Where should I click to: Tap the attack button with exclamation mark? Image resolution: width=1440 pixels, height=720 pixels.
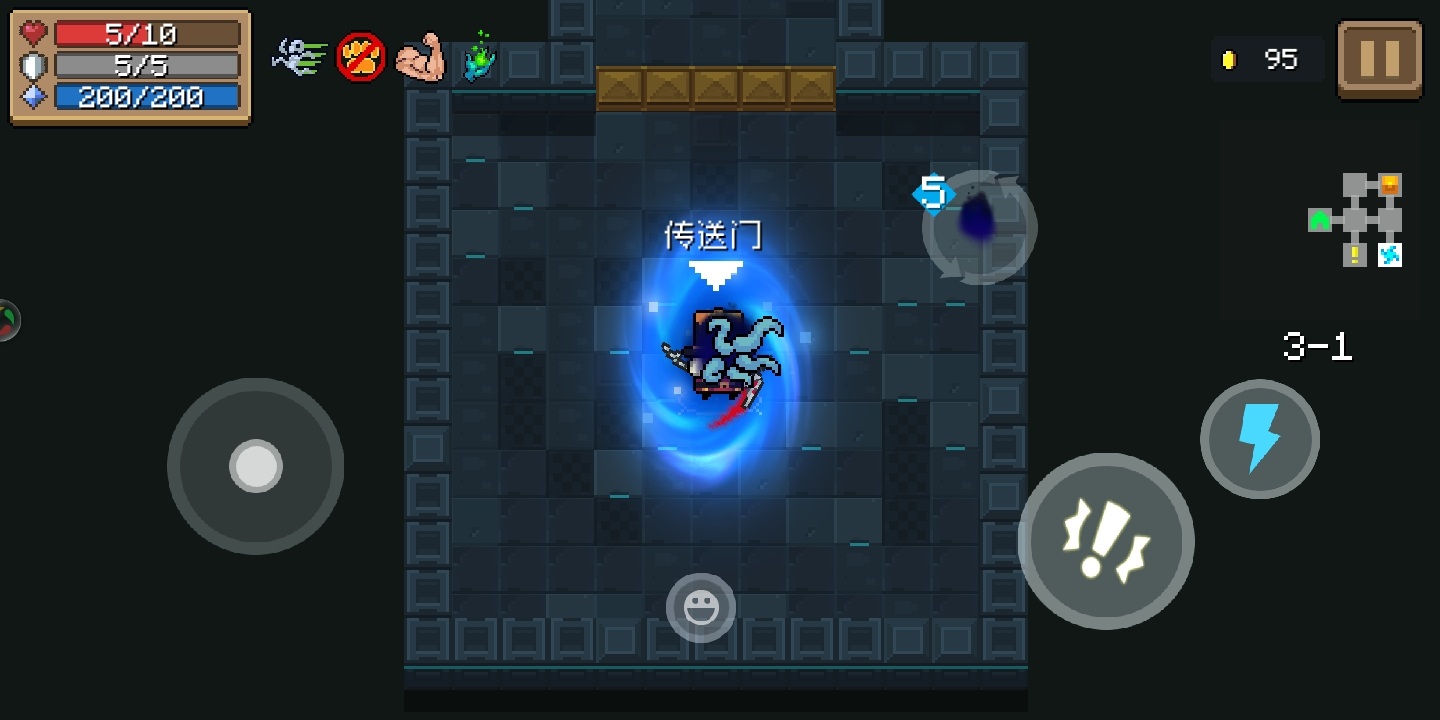pyautogui.click(x=1106, y=541)
